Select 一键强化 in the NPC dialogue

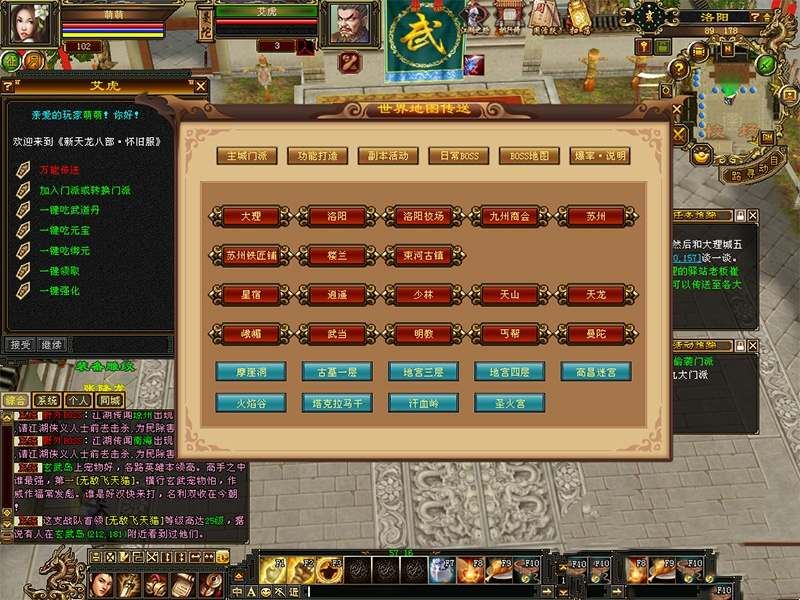pyautogui.click(x=58, y=290)
